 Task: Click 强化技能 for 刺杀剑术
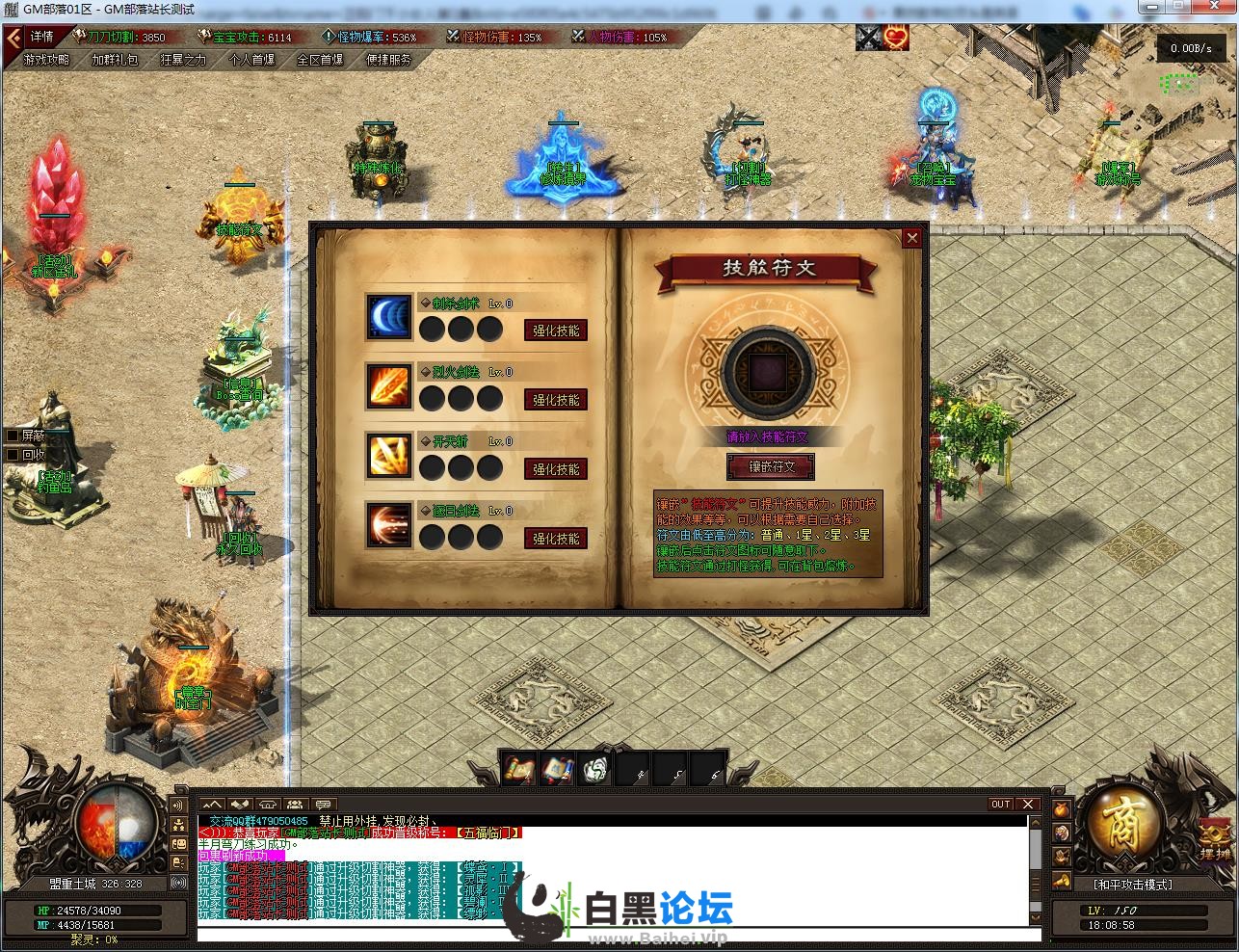[x=556, y=331]
